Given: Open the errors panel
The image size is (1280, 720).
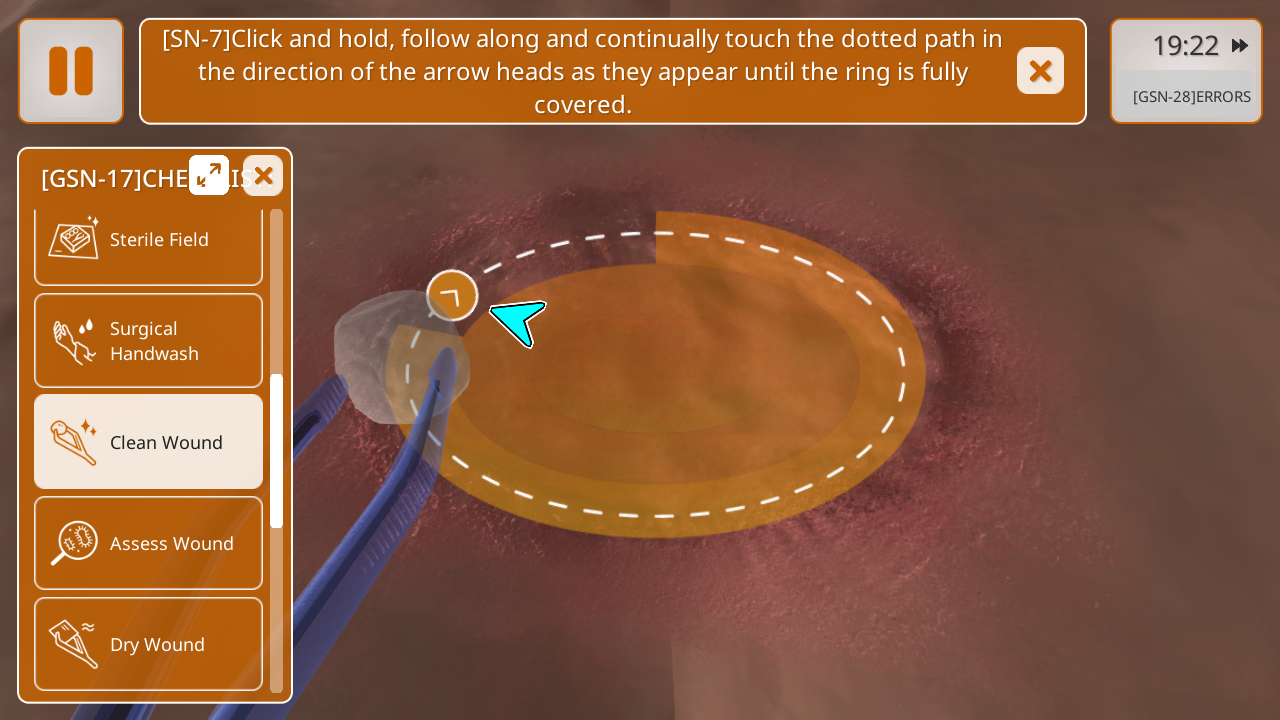Looking at the screenshot, I should click(1190, 97).
